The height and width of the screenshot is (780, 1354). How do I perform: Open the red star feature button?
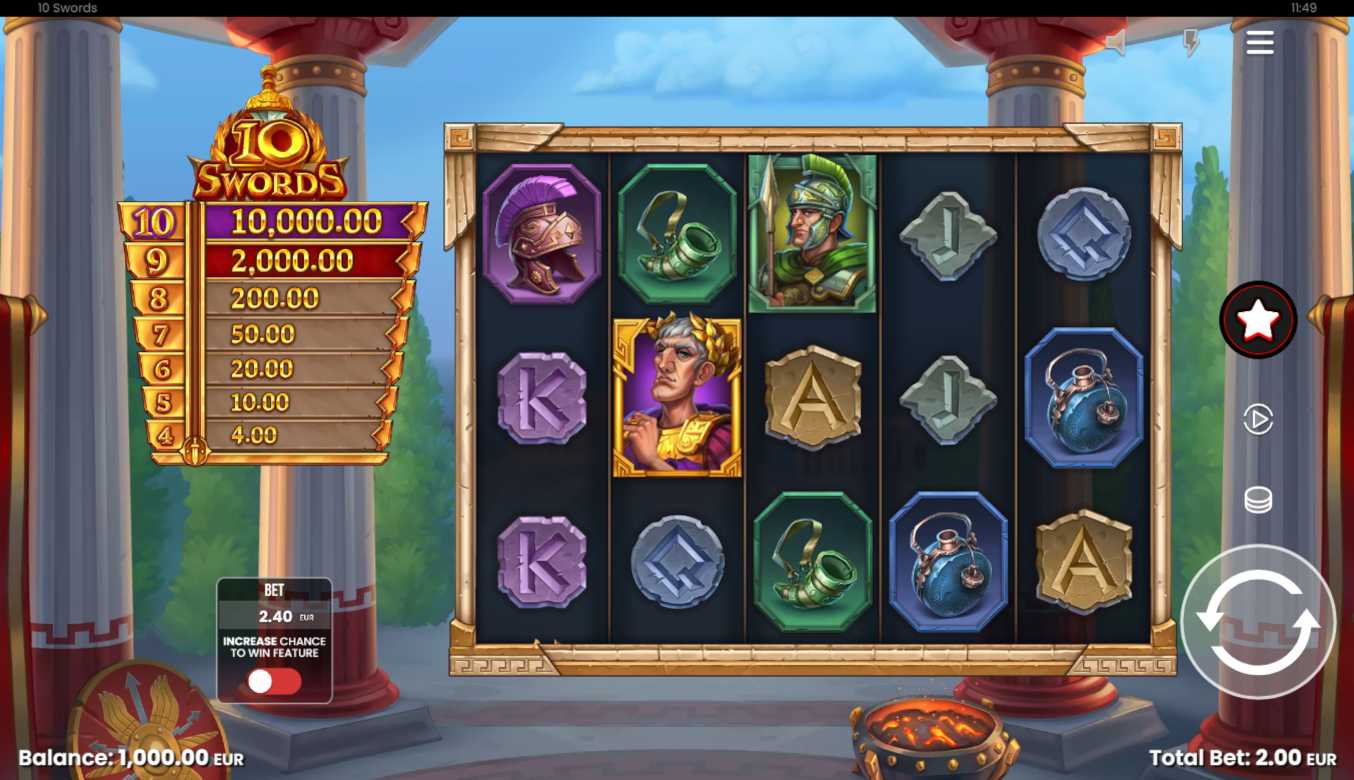click(1257, 320)
